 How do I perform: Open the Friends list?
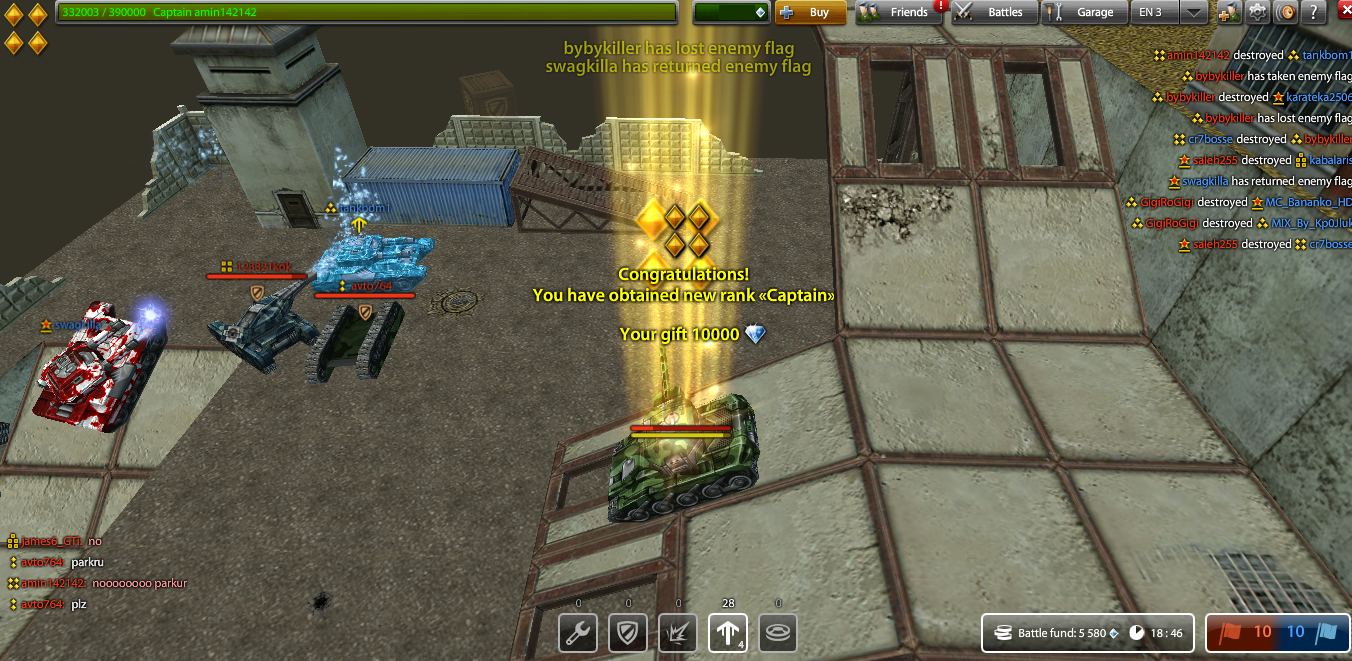click(899, 13)
